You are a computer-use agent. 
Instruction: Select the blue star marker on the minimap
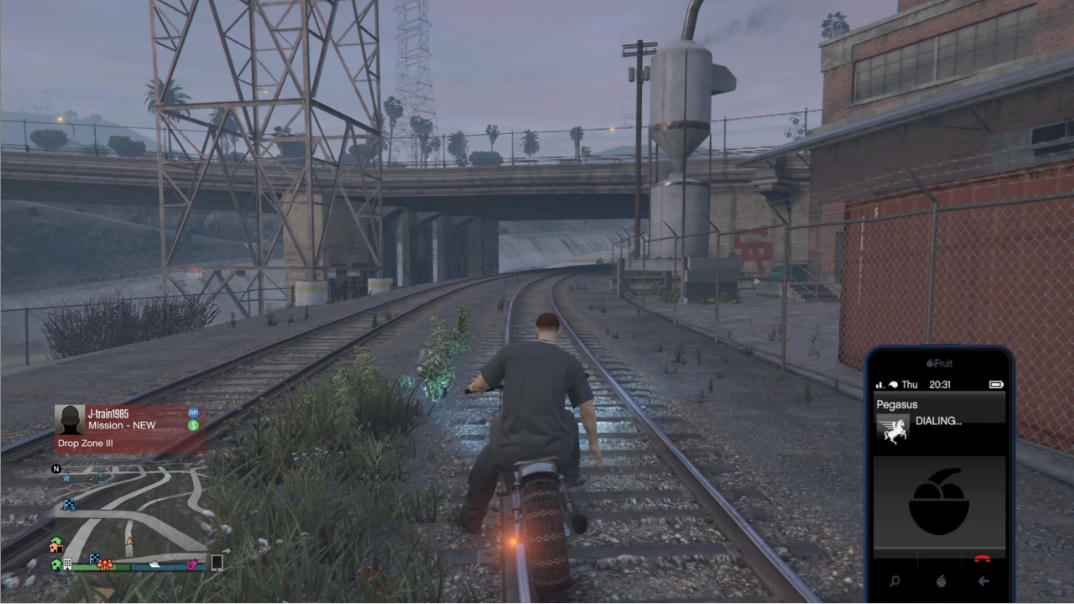67,479
